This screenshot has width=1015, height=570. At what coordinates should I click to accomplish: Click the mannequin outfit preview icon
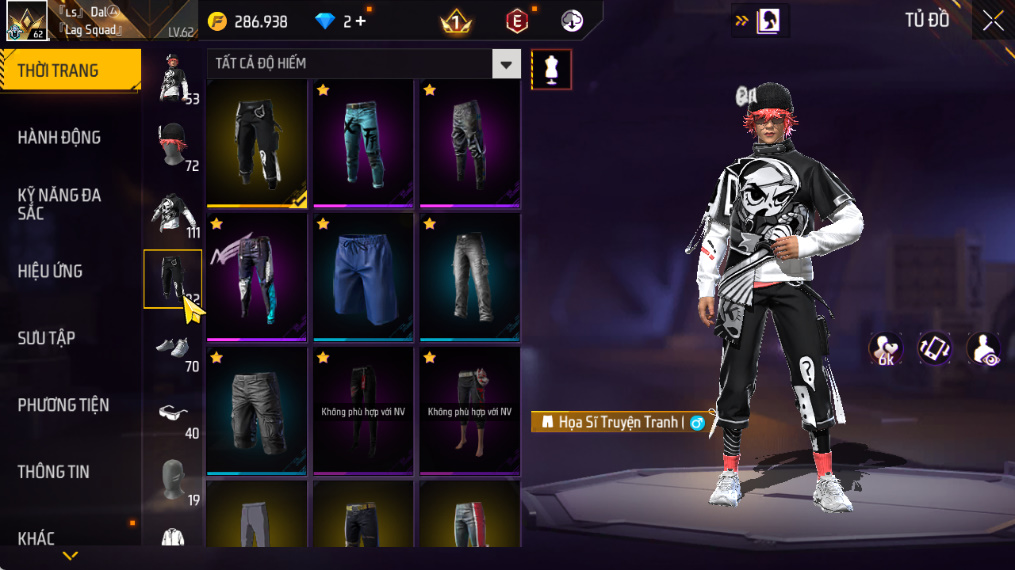pyautogui.click(x=551, y=69)
